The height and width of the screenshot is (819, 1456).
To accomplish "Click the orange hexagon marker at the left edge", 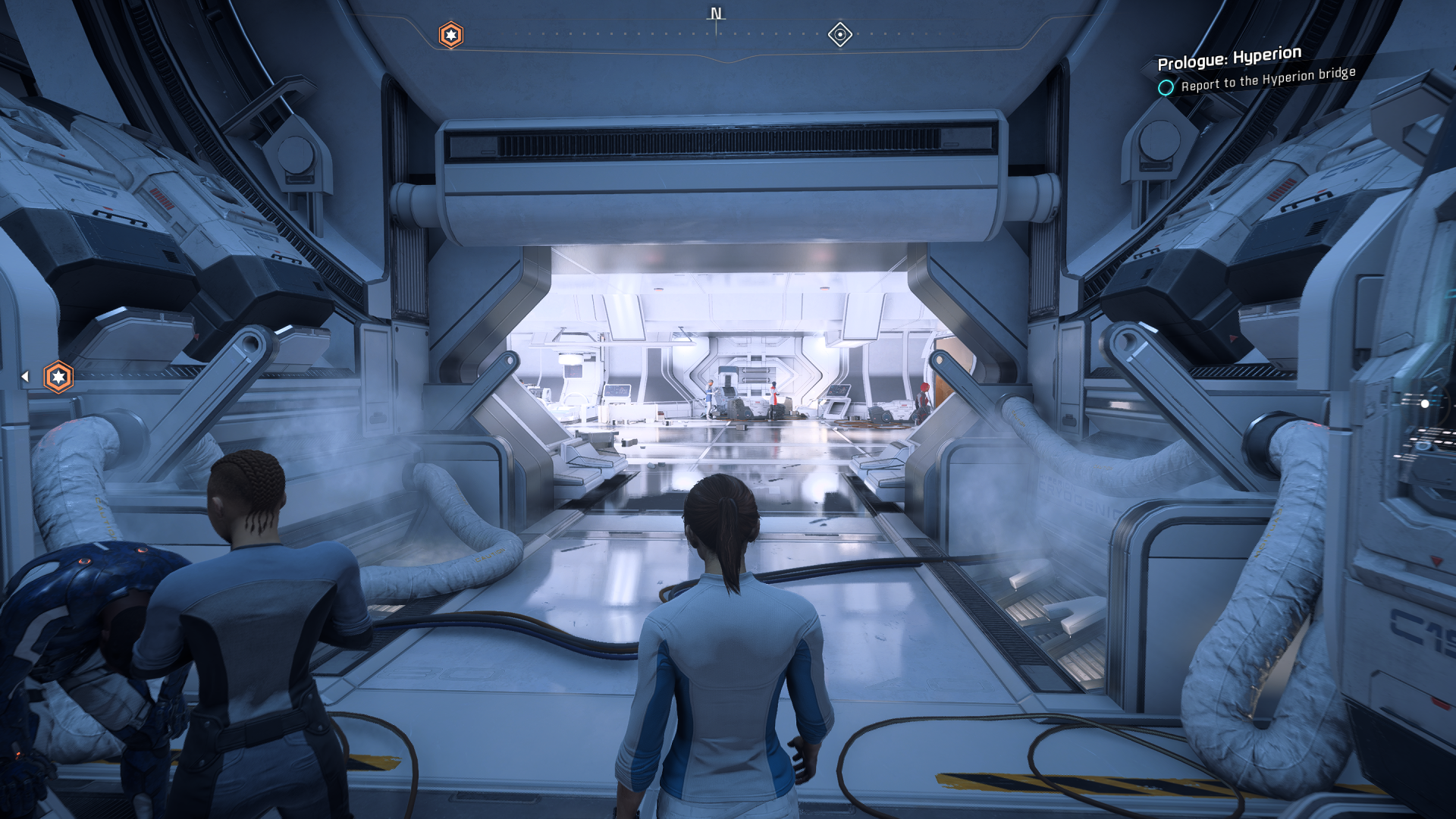I will click(x=58, y=377).
